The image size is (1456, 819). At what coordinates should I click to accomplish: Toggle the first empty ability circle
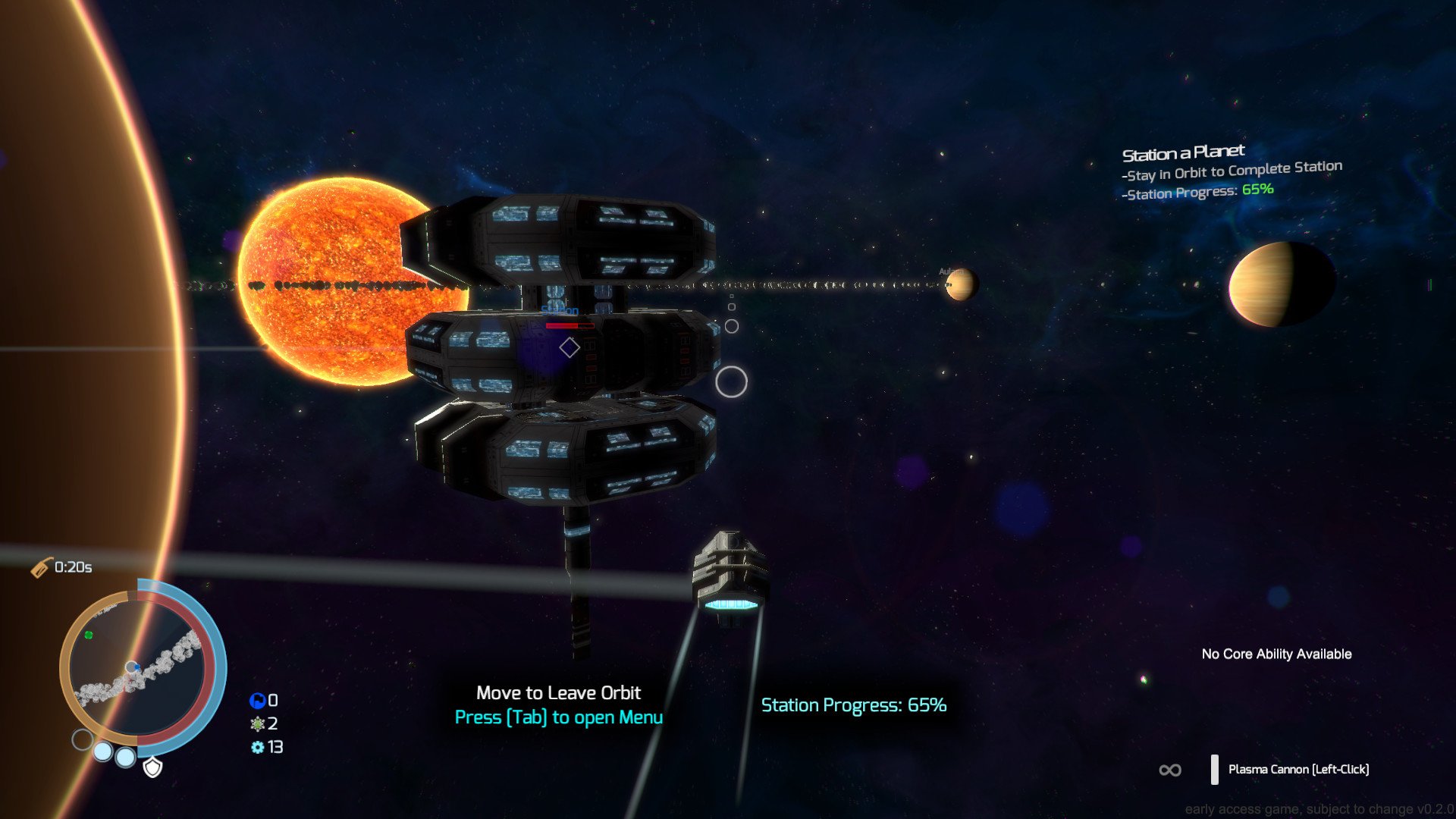tap(83, 738)
